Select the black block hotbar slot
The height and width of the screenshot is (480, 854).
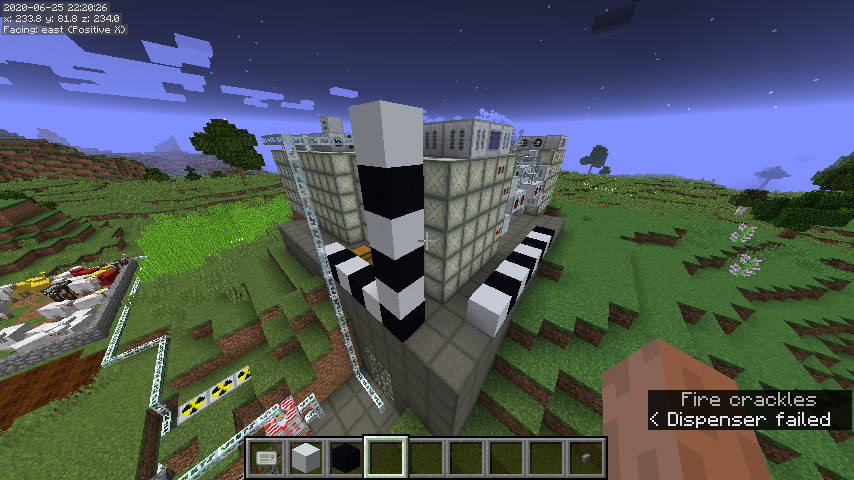point(346,459)
